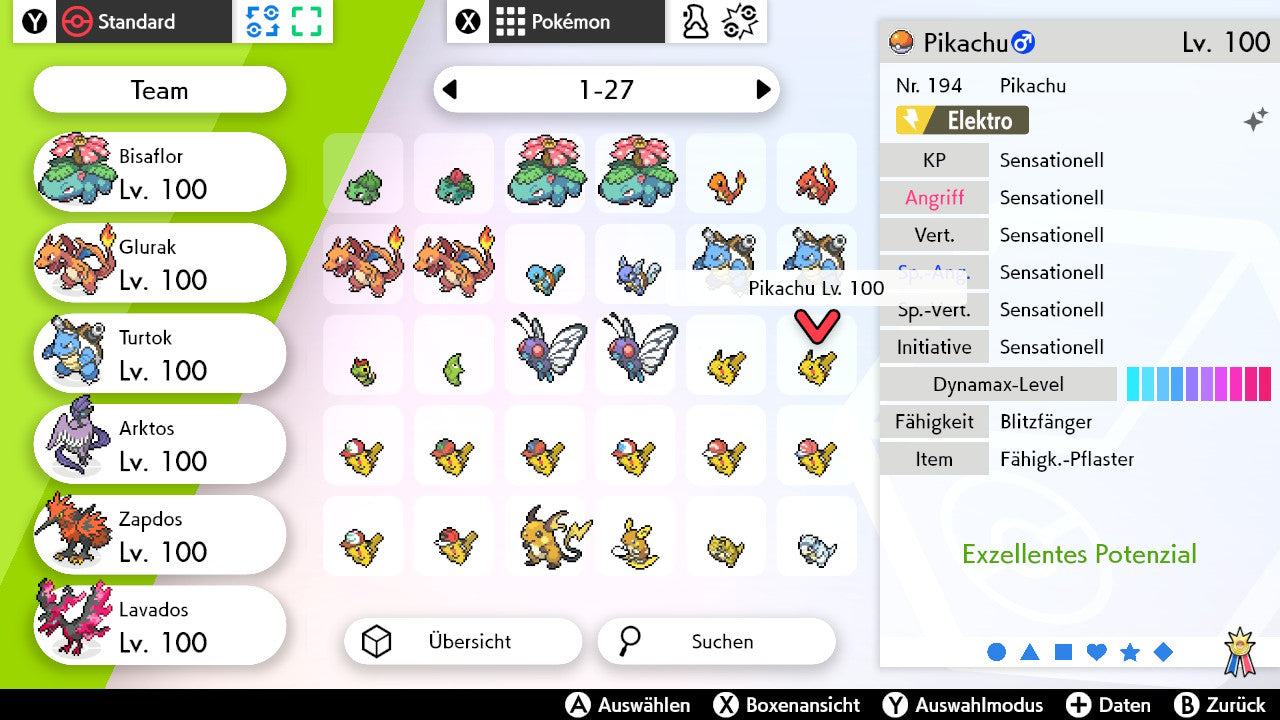The height and width of the screenshot is (720, 1280).
Task: Toggle the blue star marking
Action: pos(1130,652)
